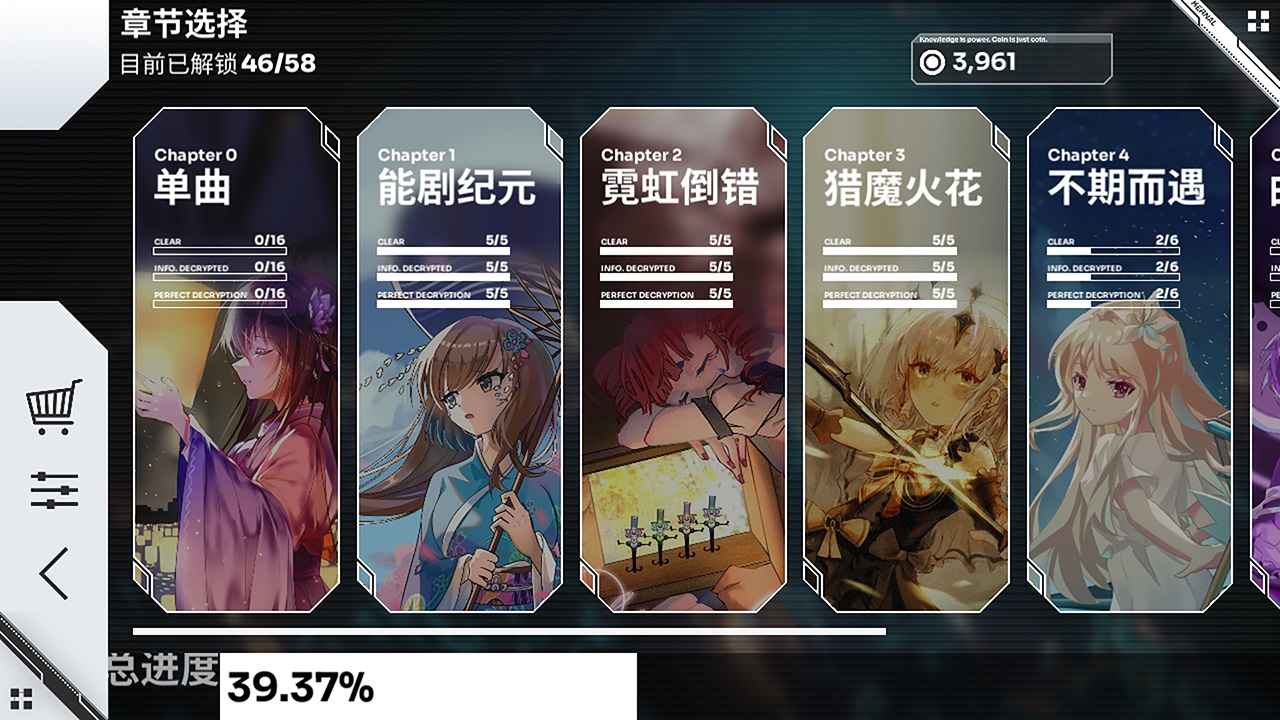Click the coin icon beside the balance
Screen dimensions: 1280x720
931,64
